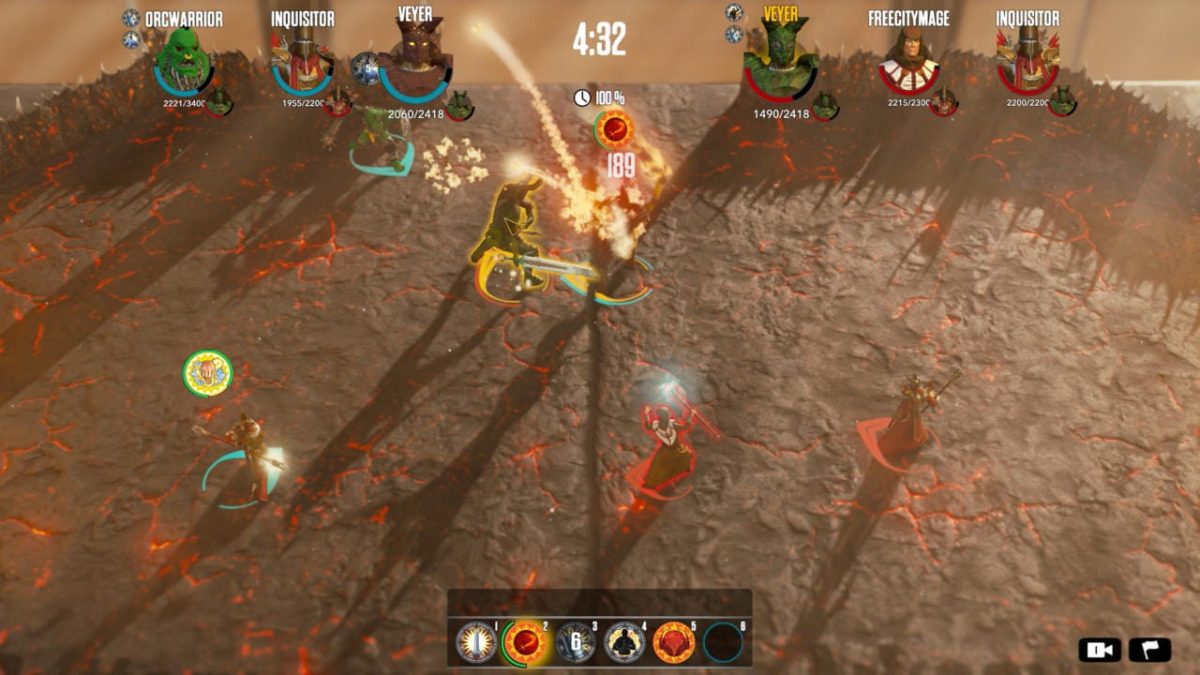Target the red-ringed Veyer portrait
This screenshot has height=675, width=1200.
point(780,62)
